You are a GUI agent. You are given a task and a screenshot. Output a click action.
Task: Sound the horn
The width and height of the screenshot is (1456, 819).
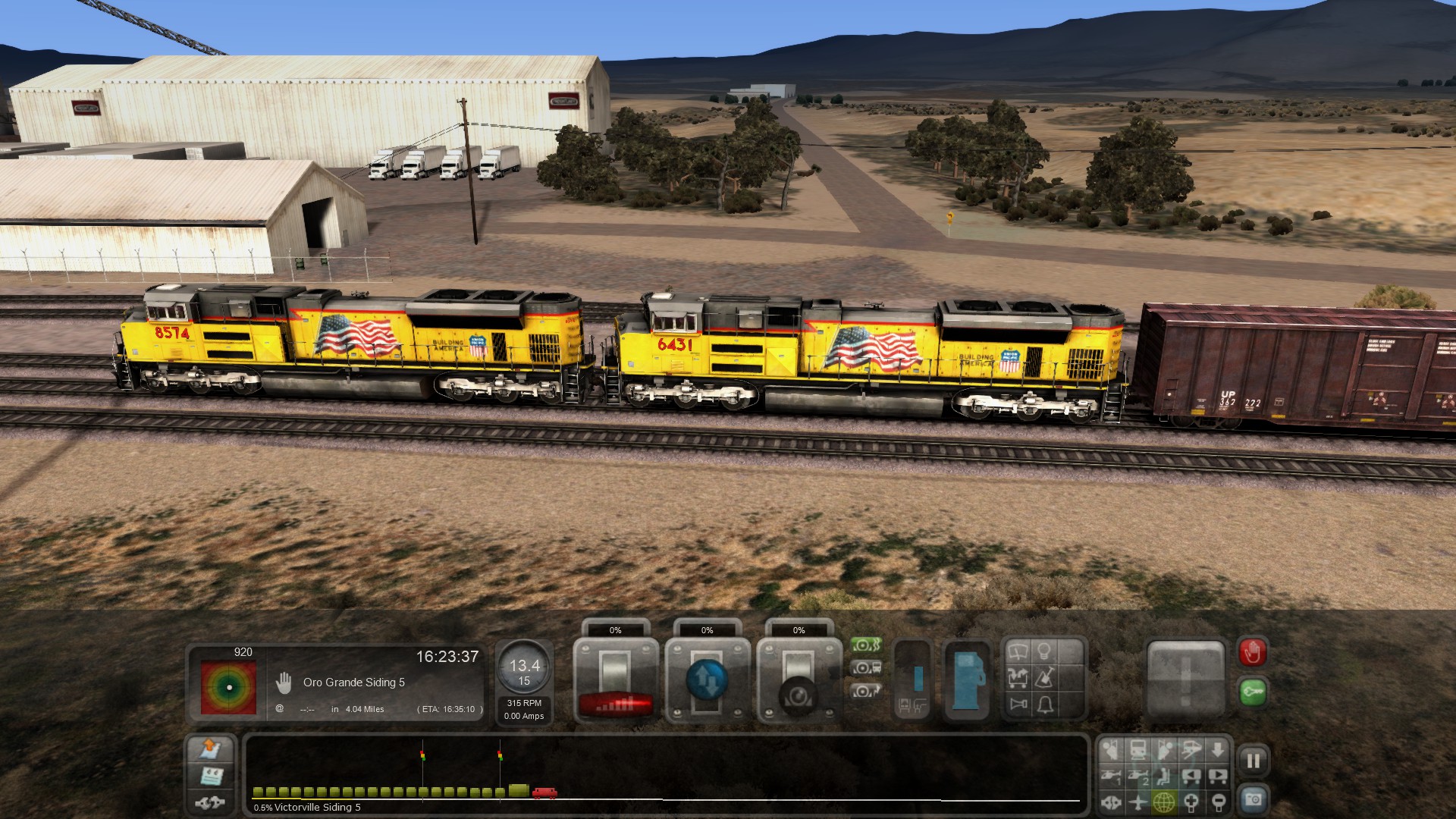click(x=1018, y=704)
